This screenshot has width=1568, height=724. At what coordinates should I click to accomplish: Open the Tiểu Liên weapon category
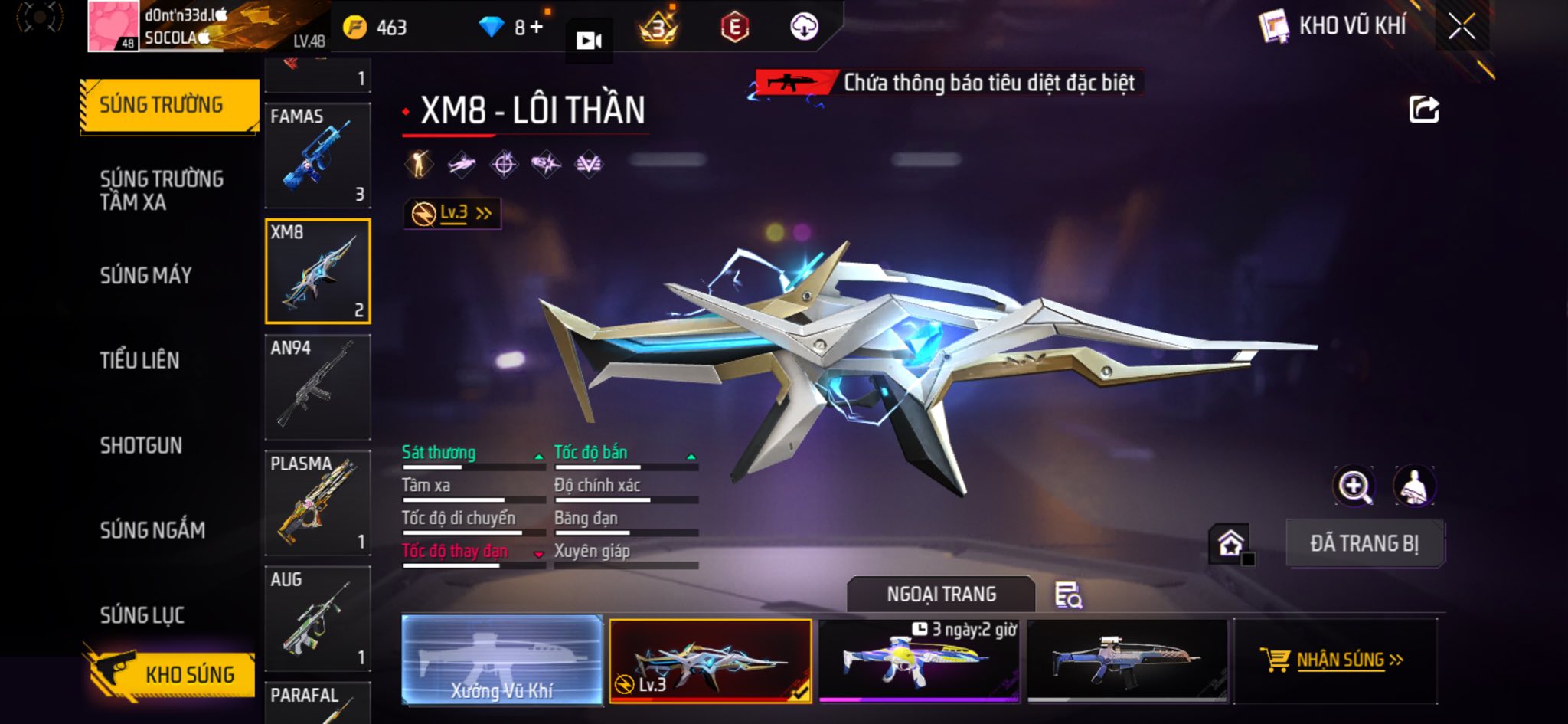pyautogui.click(x=139, y=360)
